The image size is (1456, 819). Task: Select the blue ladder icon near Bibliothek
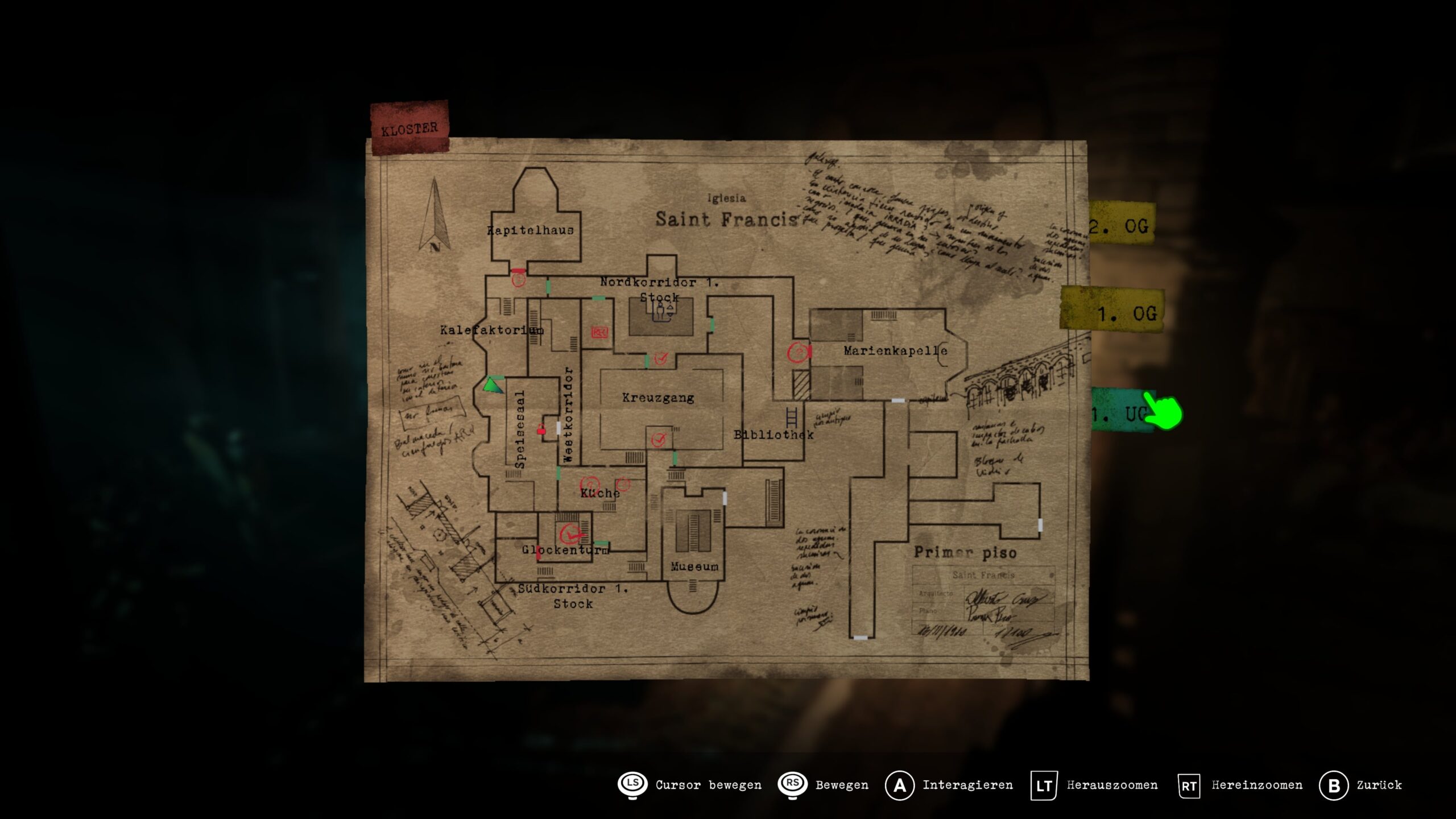pos(791,417)
